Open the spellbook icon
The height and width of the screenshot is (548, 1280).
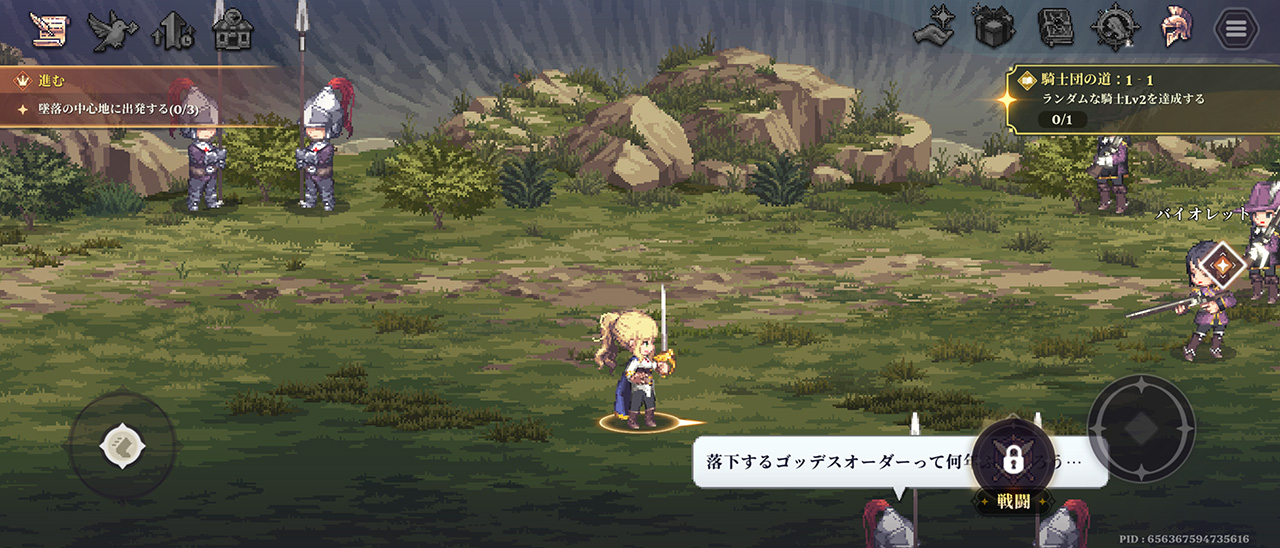point(1055,28)
